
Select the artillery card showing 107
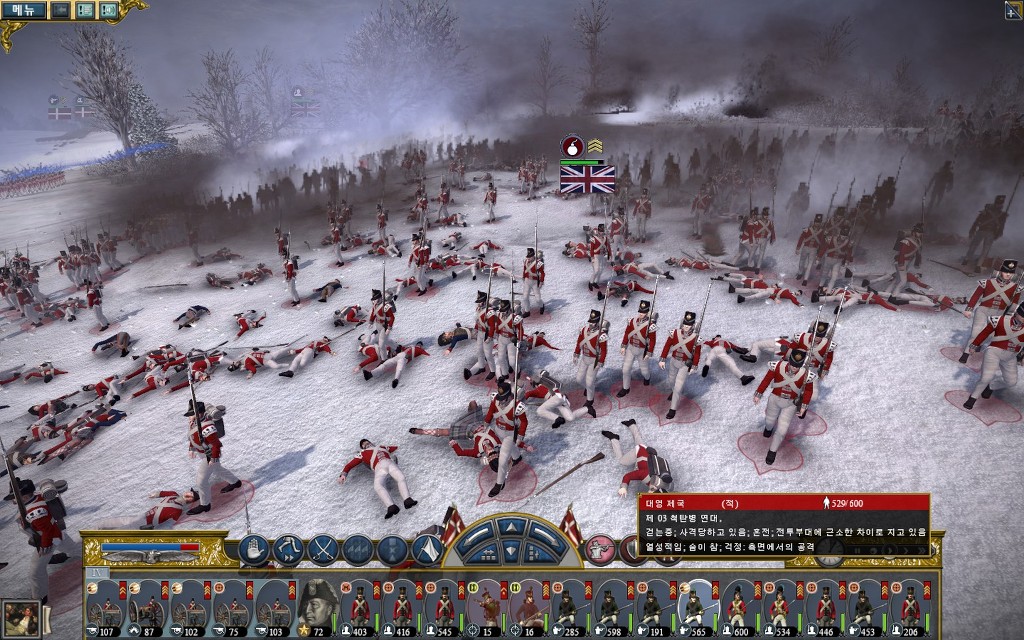[102, 607]
